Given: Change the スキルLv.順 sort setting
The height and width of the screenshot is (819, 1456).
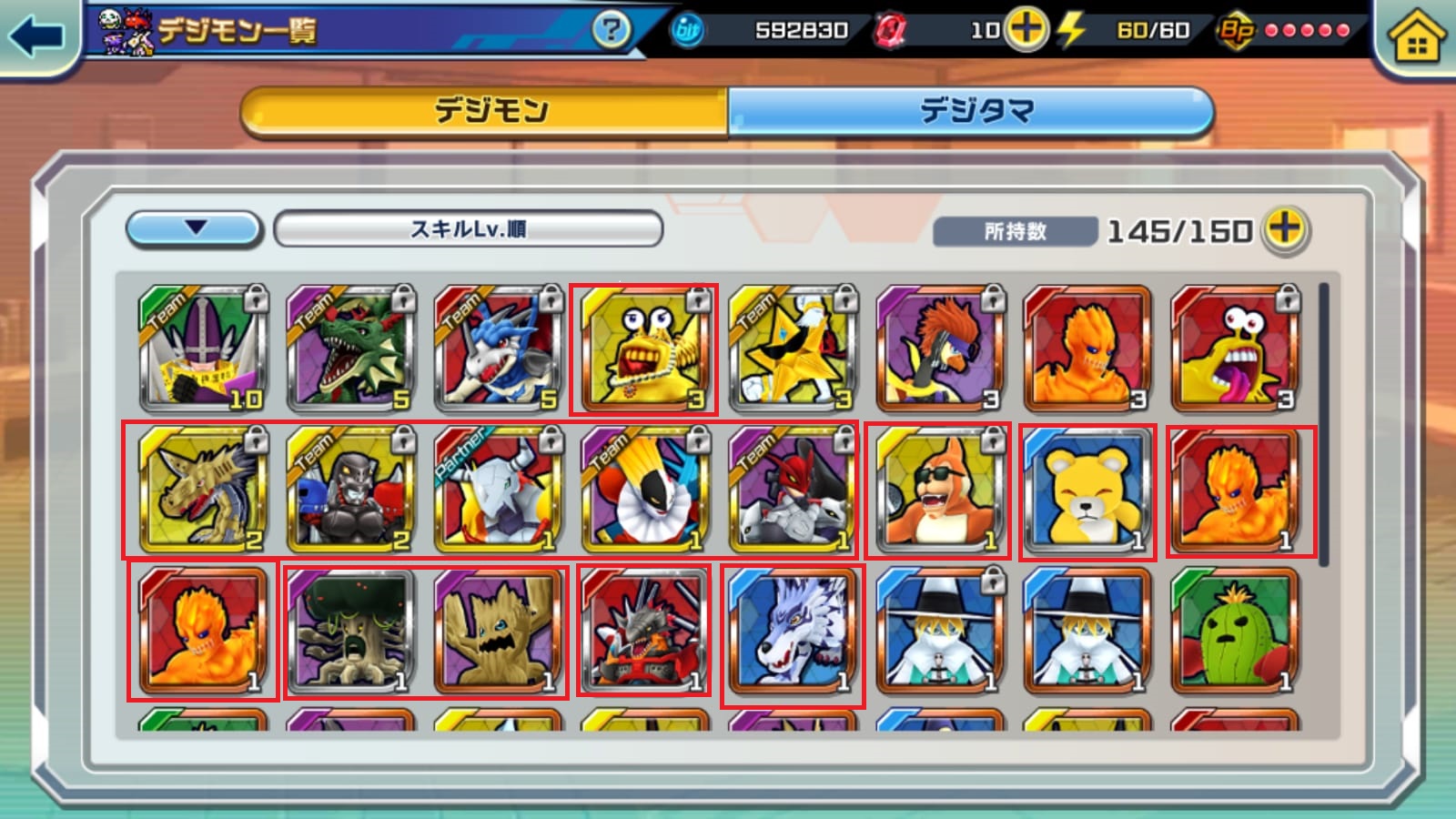Looking at the screenshot, I should (468, 228).
